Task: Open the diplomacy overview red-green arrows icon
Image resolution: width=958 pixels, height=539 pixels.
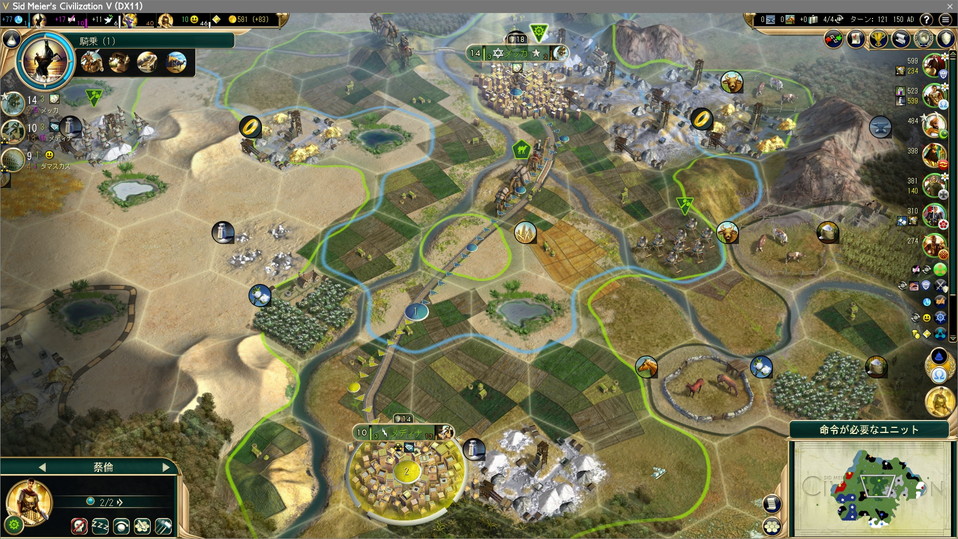Action: click(834, 39)
